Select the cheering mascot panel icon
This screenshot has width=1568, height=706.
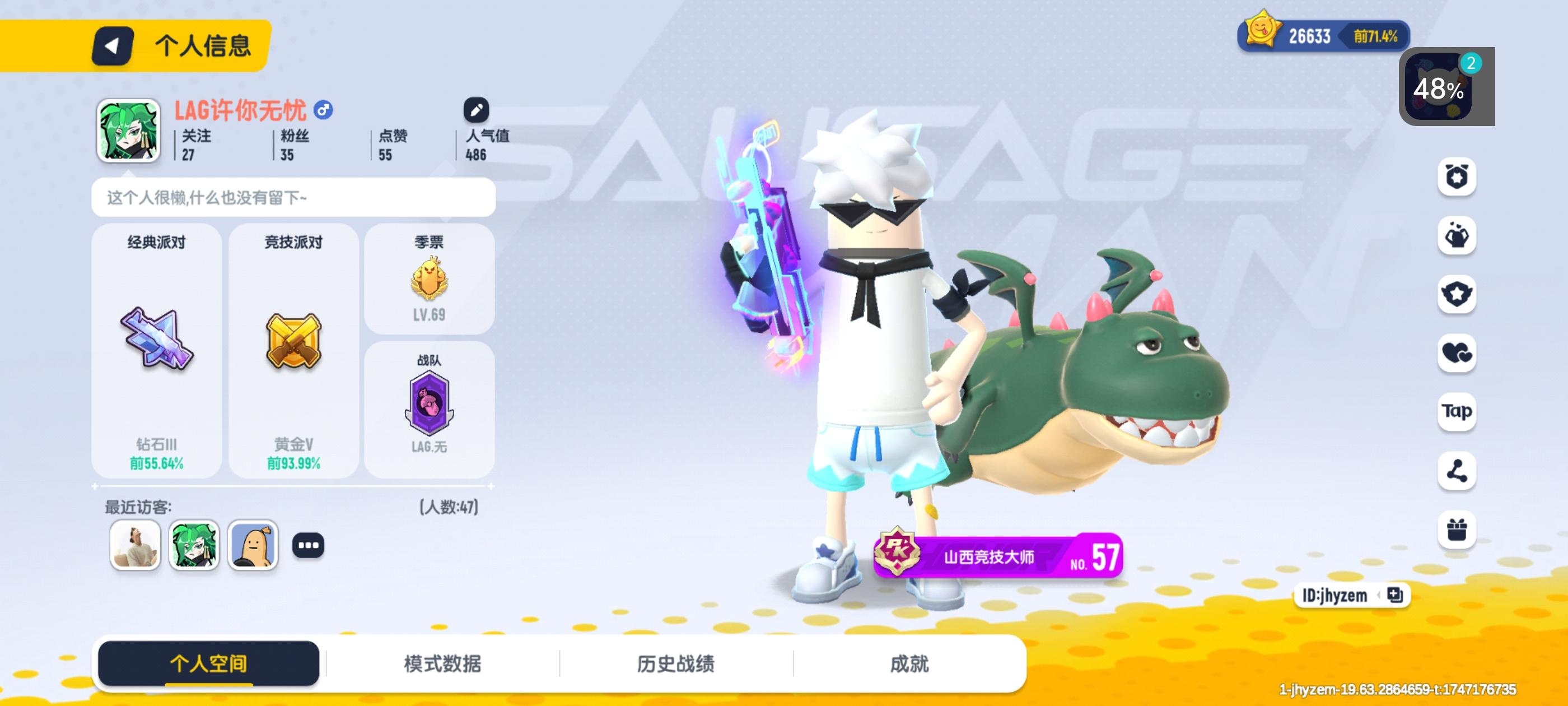click(x=1456, y=236)
